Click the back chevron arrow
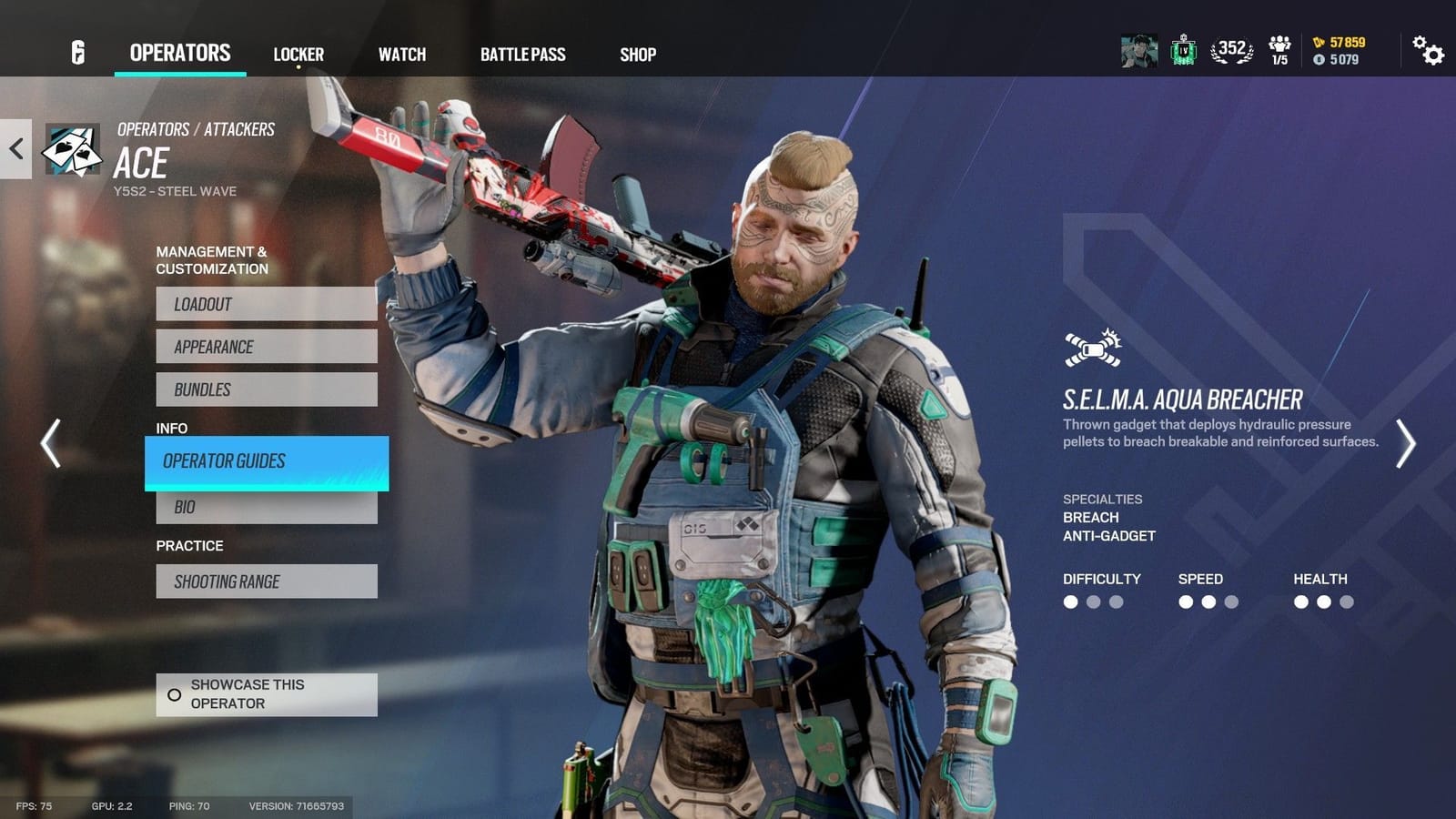1456x819 pixels. click(15, 149)
